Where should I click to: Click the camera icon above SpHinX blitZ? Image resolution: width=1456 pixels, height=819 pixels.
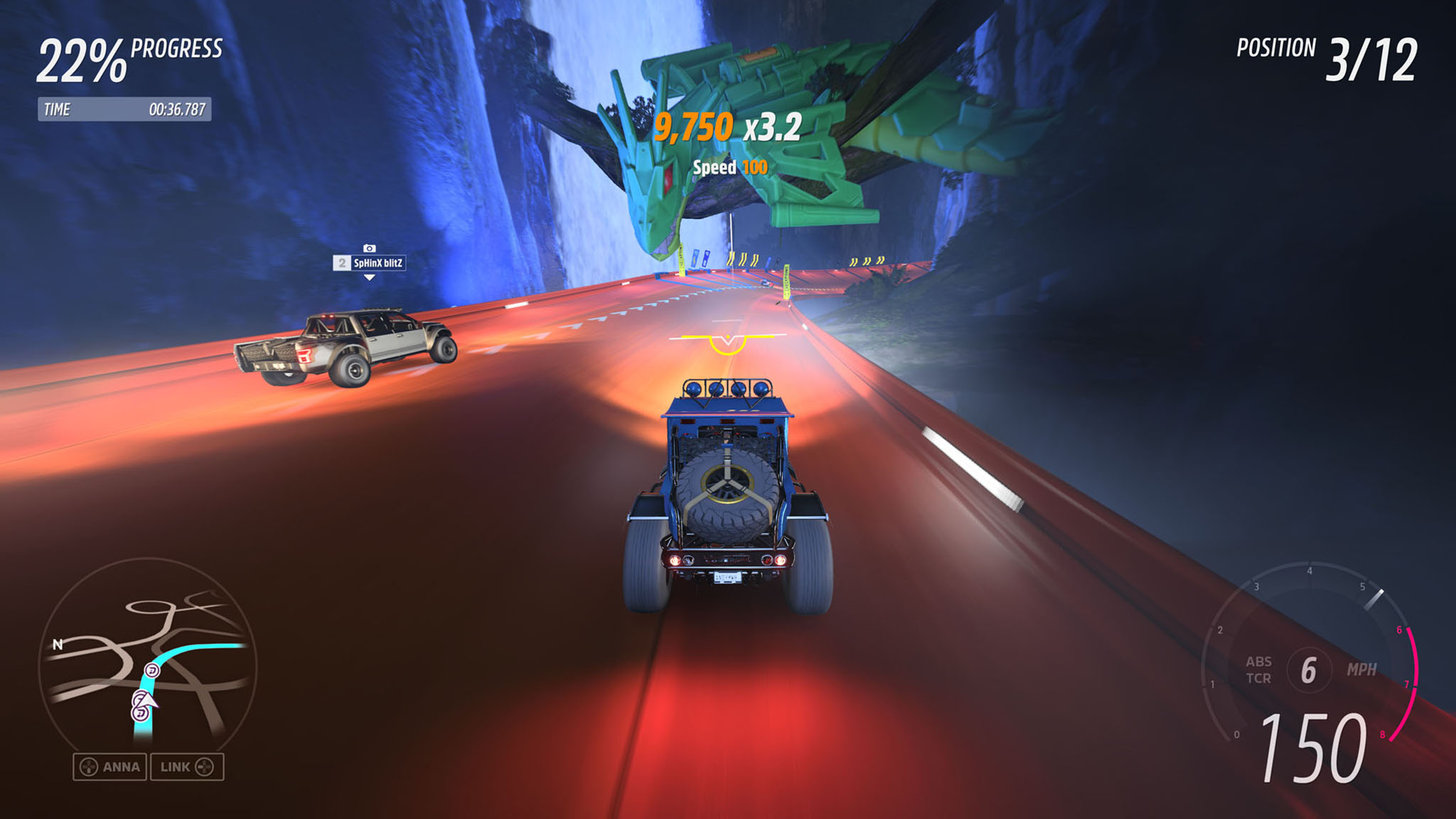[369, 248]
